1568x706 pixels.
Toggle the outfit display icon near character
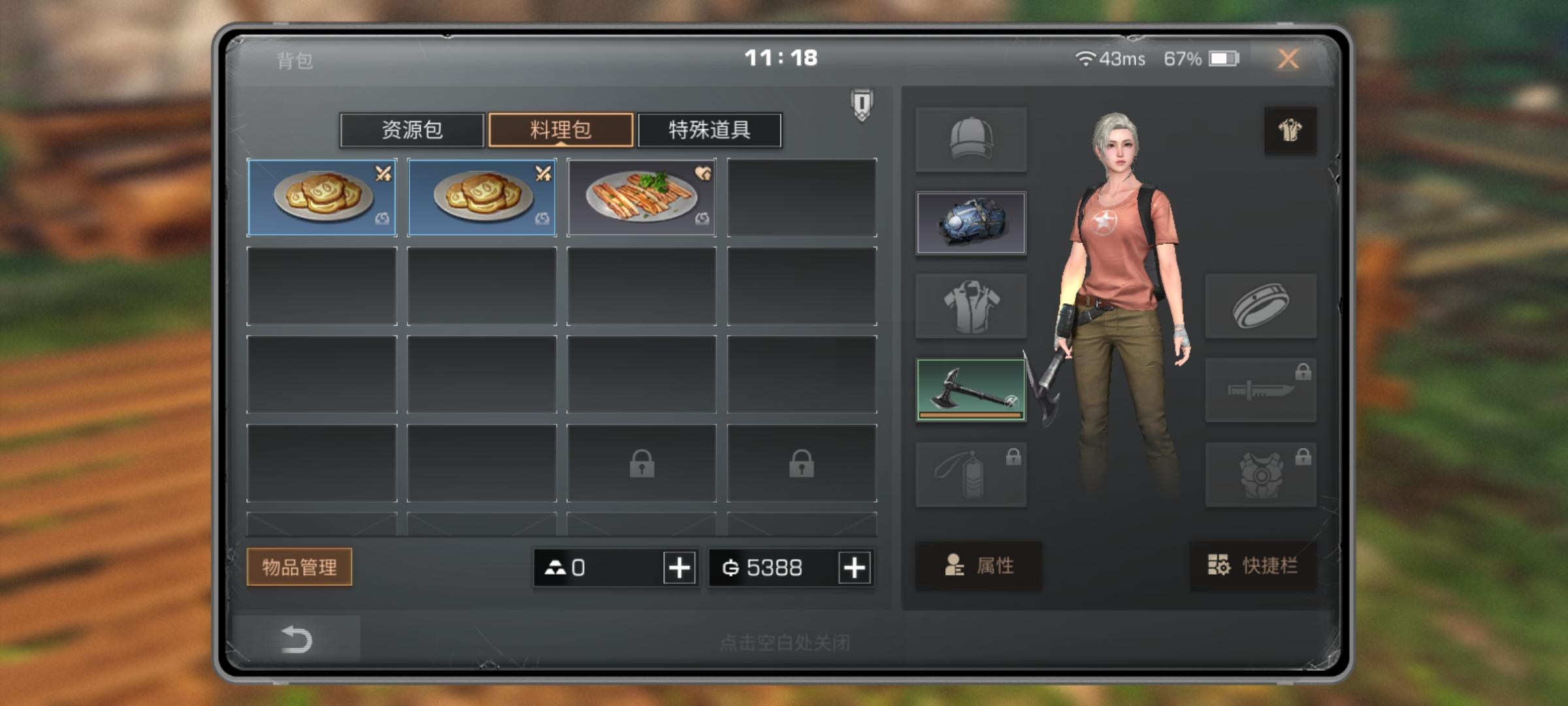1290,129
